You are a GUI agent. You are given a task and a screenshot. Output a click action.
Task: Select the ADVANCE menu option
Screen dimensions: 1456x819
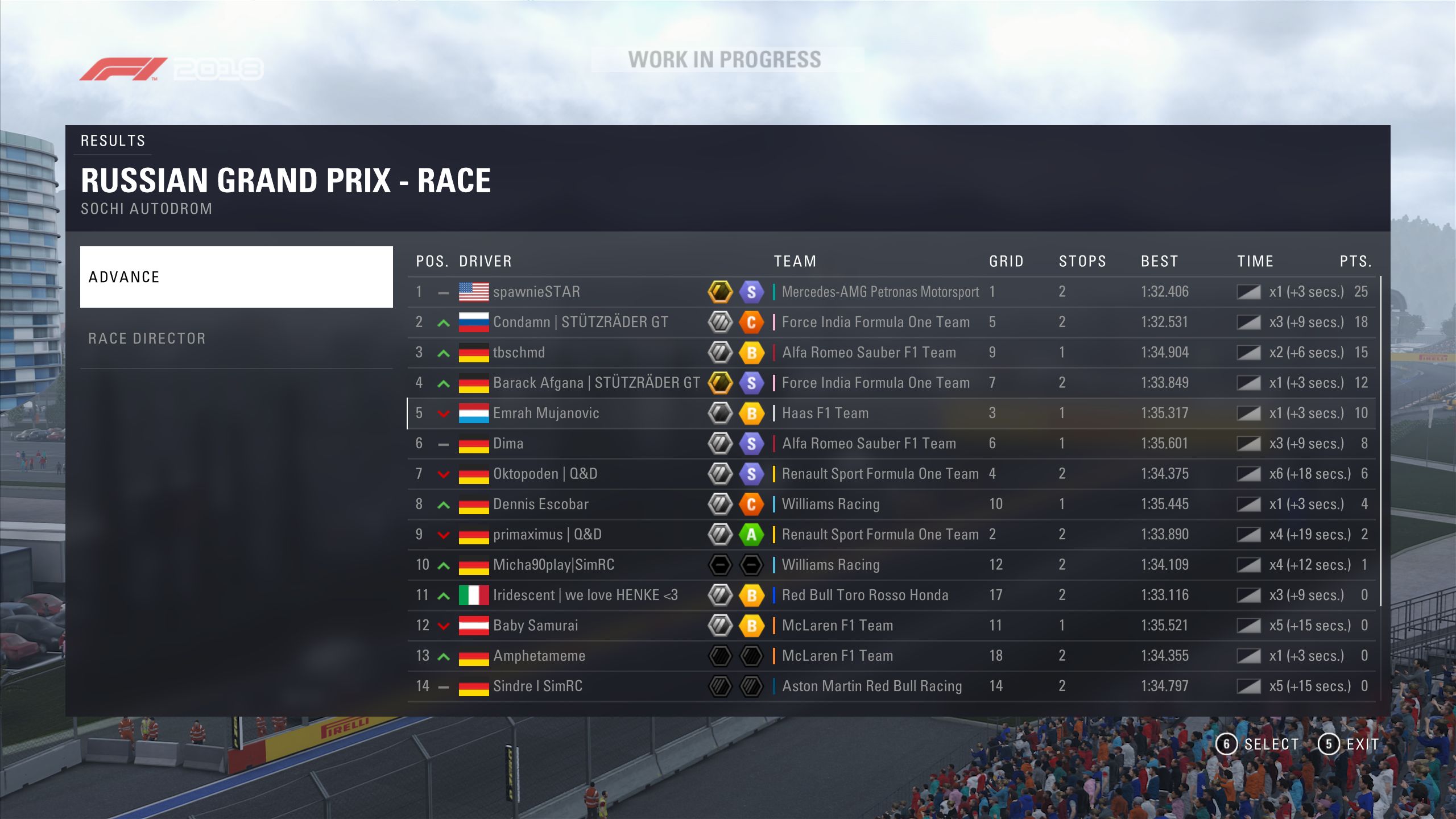pyautogui.click(x=236, y=277)
